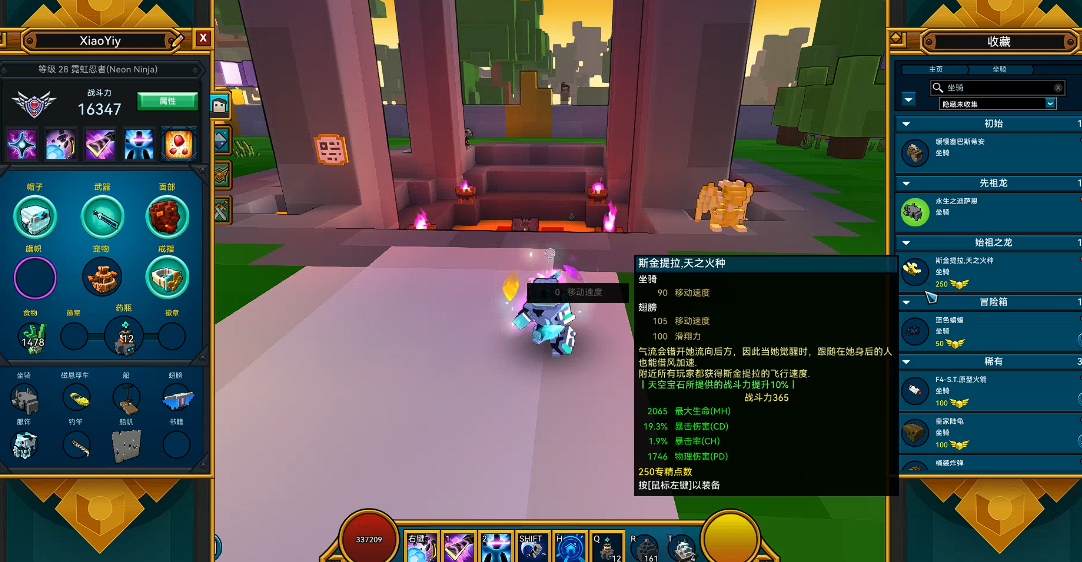Select the 武器 weapon equipment slot
The image size is (1082, 562).
click(x=102, y=216)
